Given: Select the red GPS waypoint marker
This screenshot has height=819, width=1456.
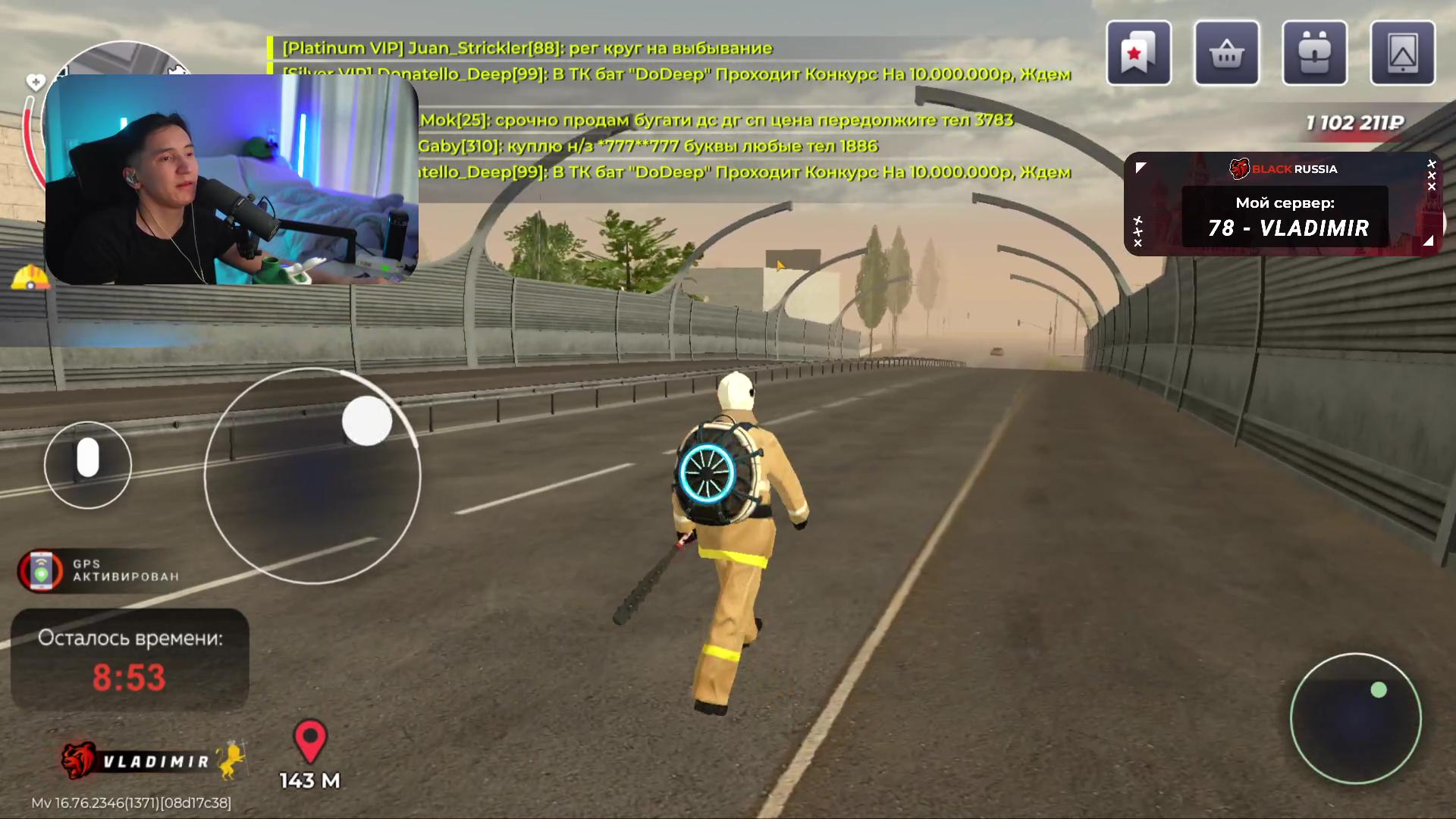Looking at the screenshot, I should pos(310,741).
